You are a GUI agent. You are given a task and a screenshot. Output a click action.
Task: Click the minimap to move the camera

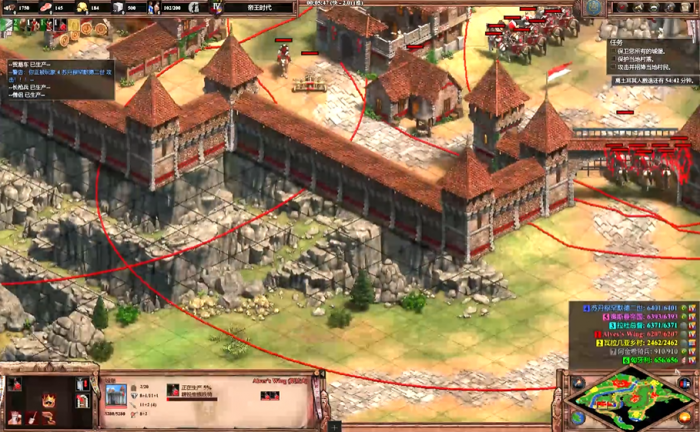coord(630,399)
